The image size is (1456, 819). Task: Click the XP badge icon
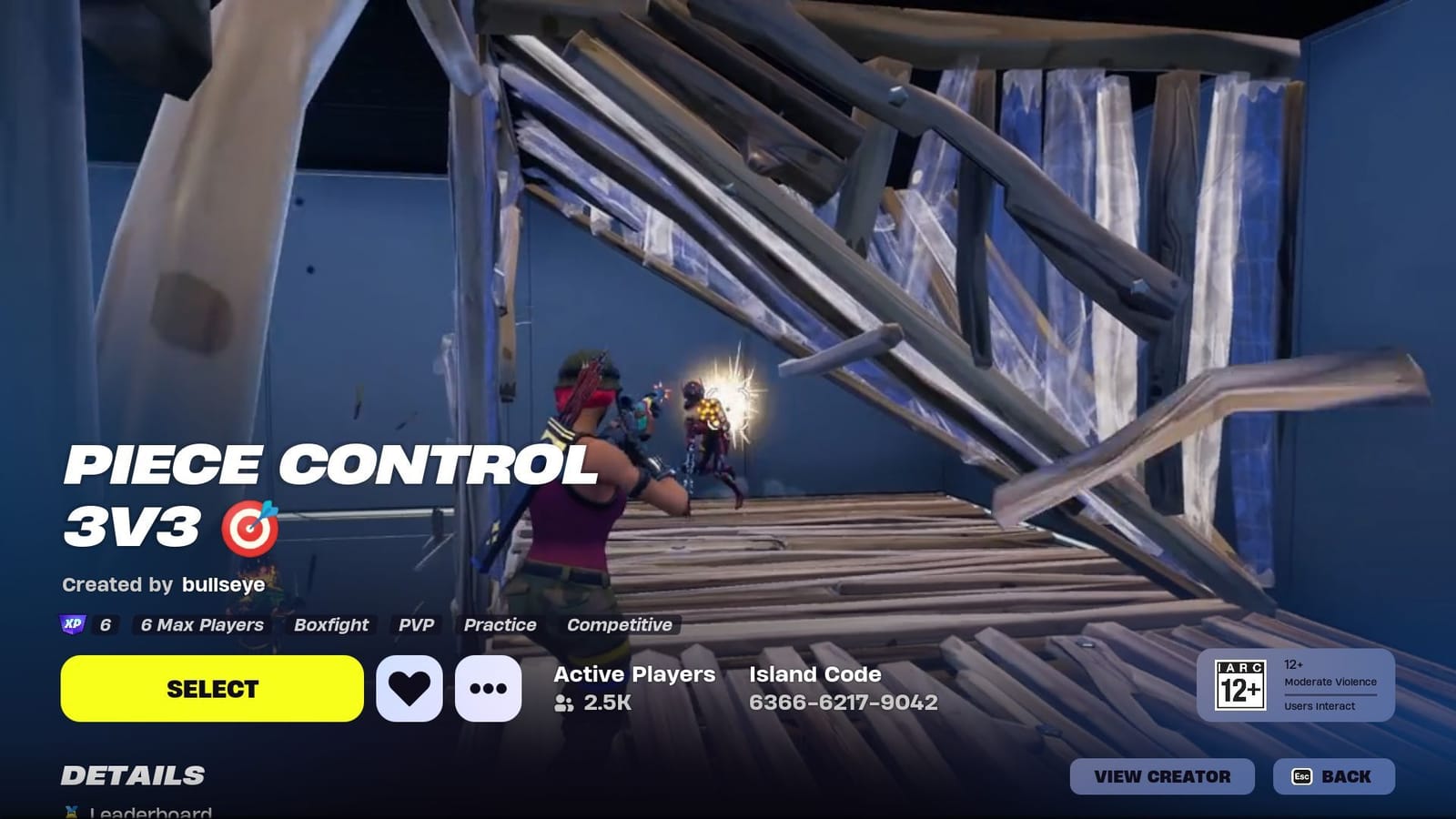point(75,625)
